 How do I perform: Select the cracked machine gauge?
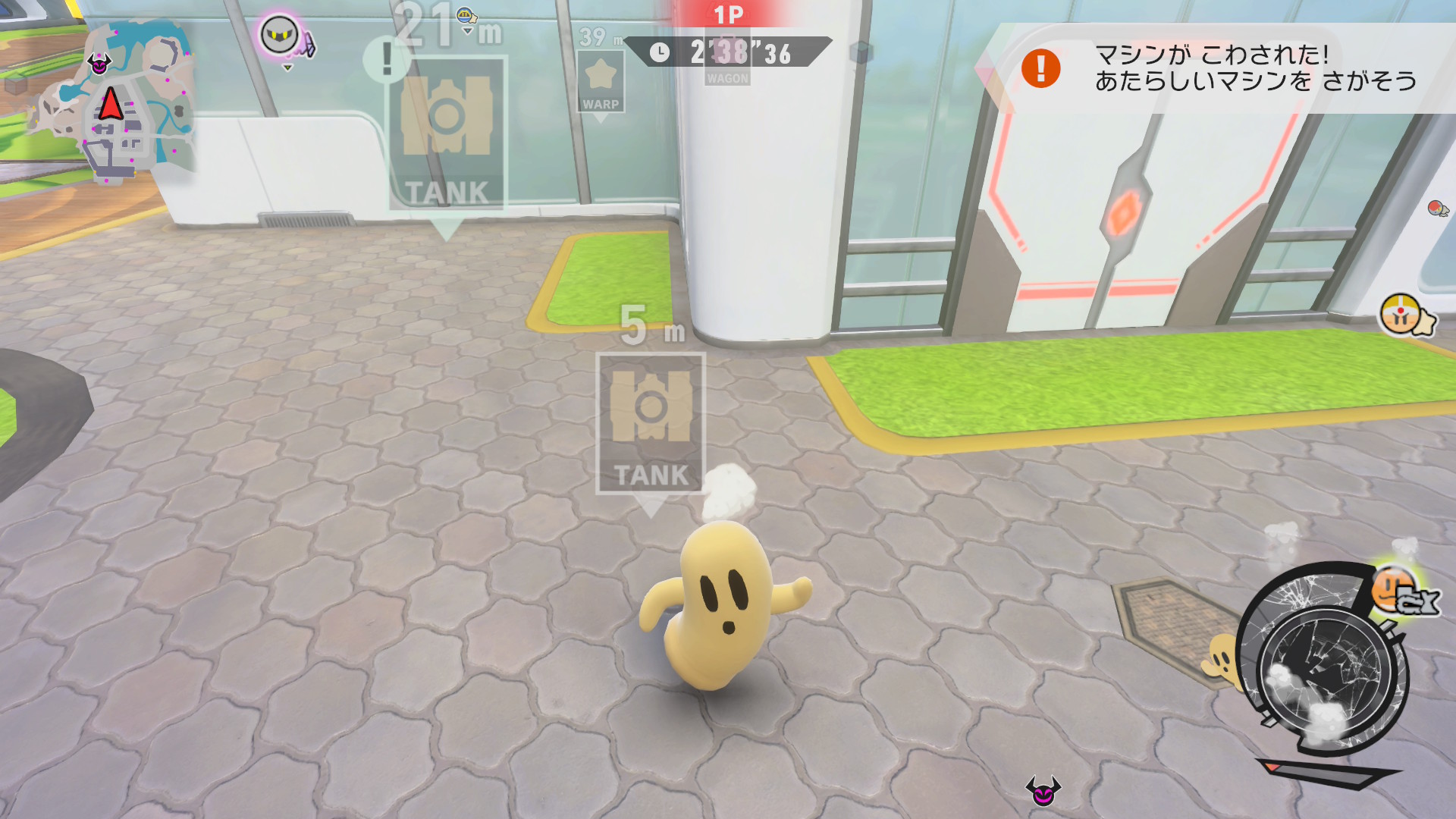coord(1323,666)
